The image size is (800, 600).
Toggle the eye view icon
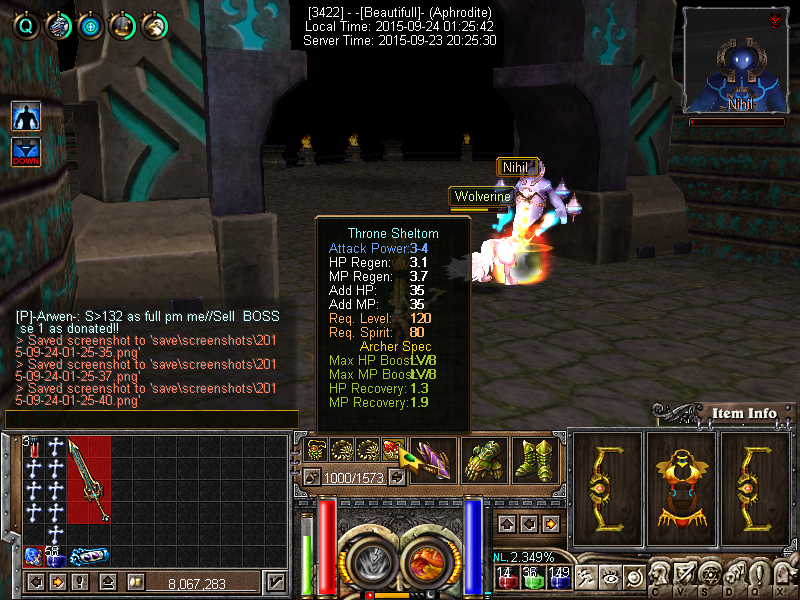pyautogui.click(x=611, y=577)
